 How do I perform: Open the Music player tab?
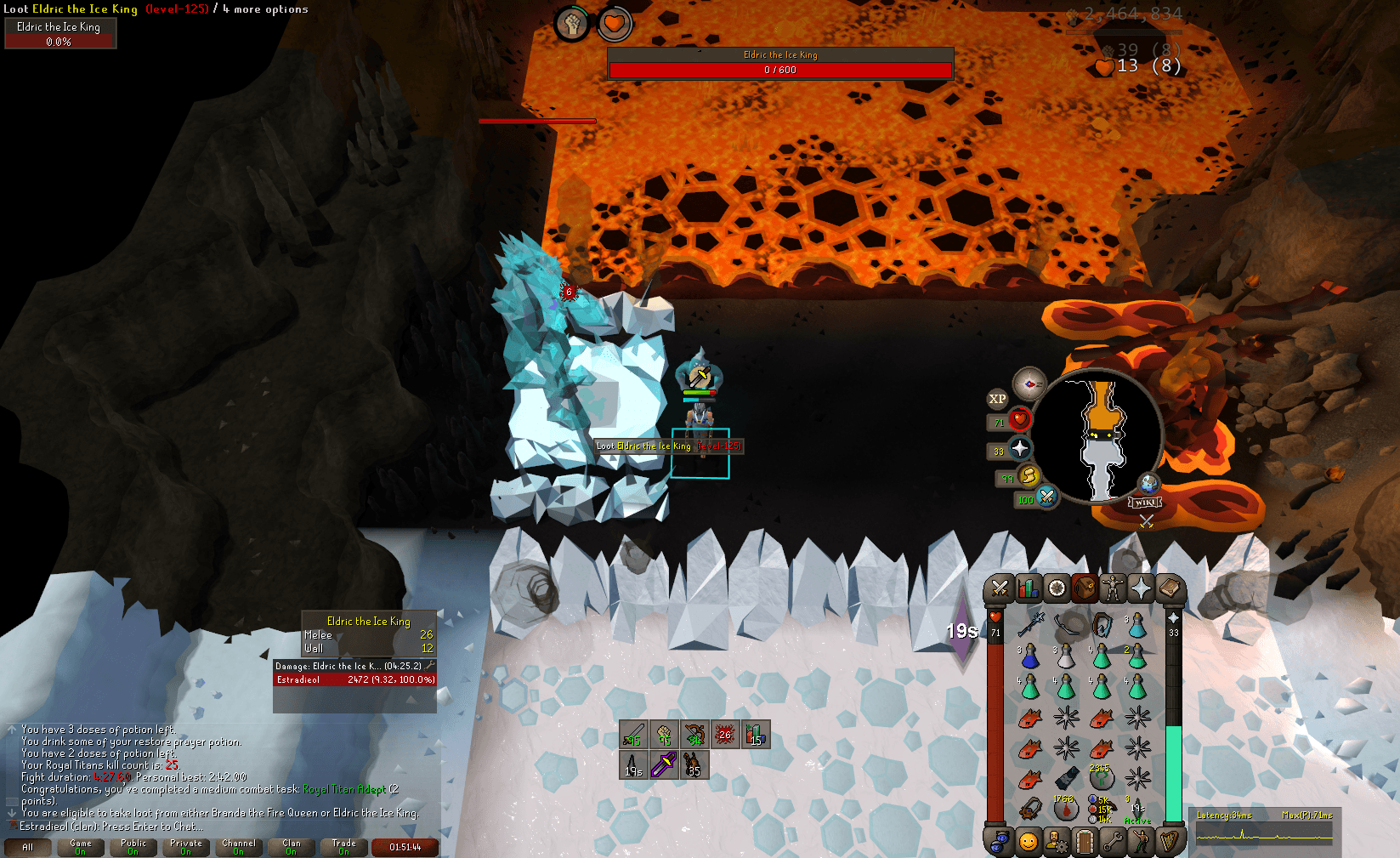(x=1170, y=840)
